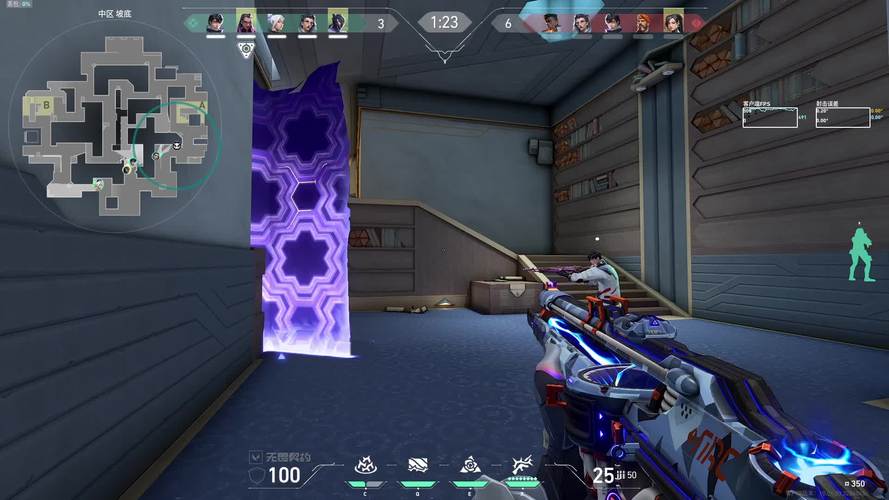Activate the thorny ultimate ability icon
Screen dimensions: 889x500
[521, 465]
